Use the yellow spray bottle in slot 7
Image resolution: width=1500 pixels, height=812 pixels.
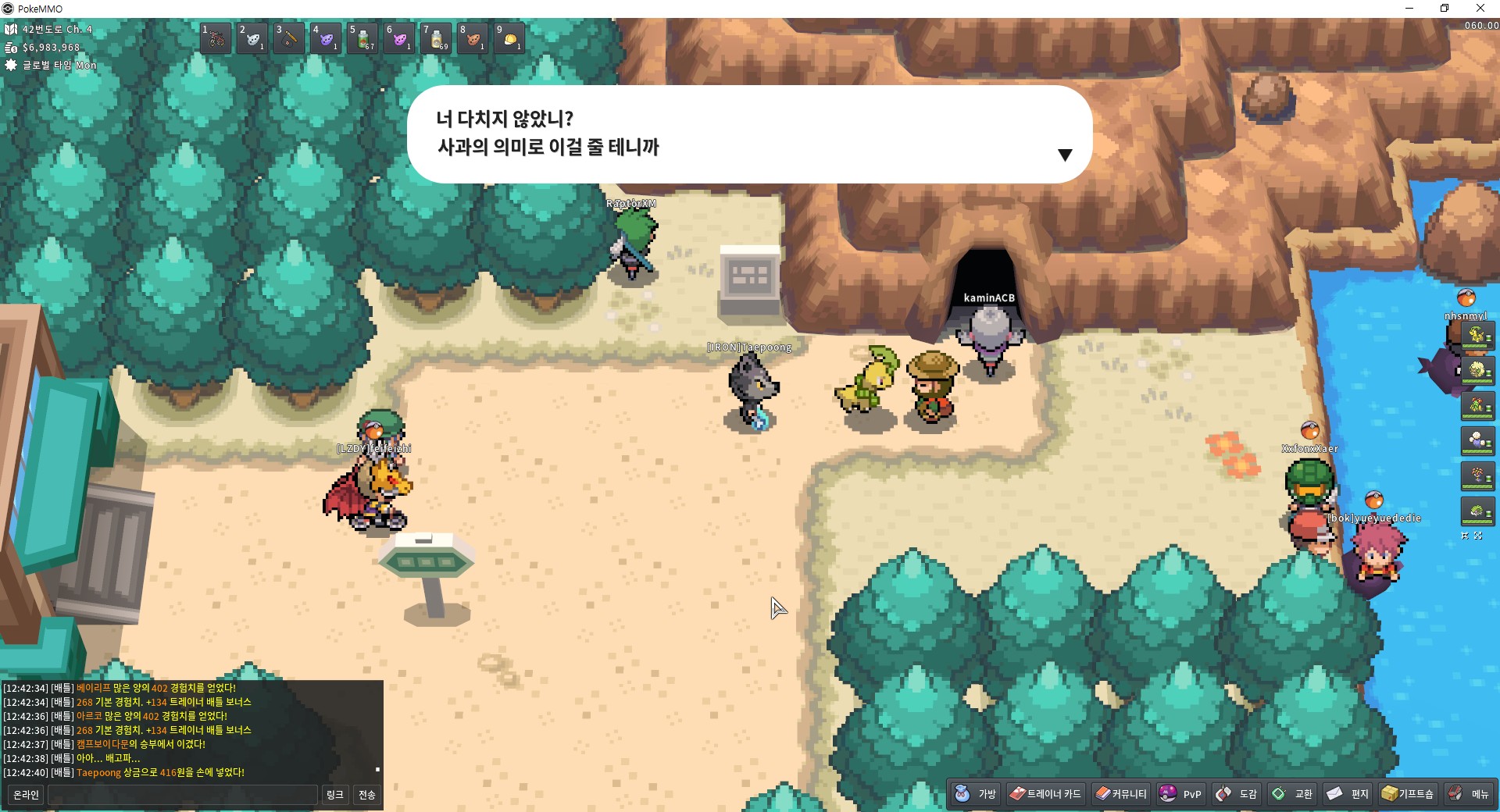coord(437,38)
